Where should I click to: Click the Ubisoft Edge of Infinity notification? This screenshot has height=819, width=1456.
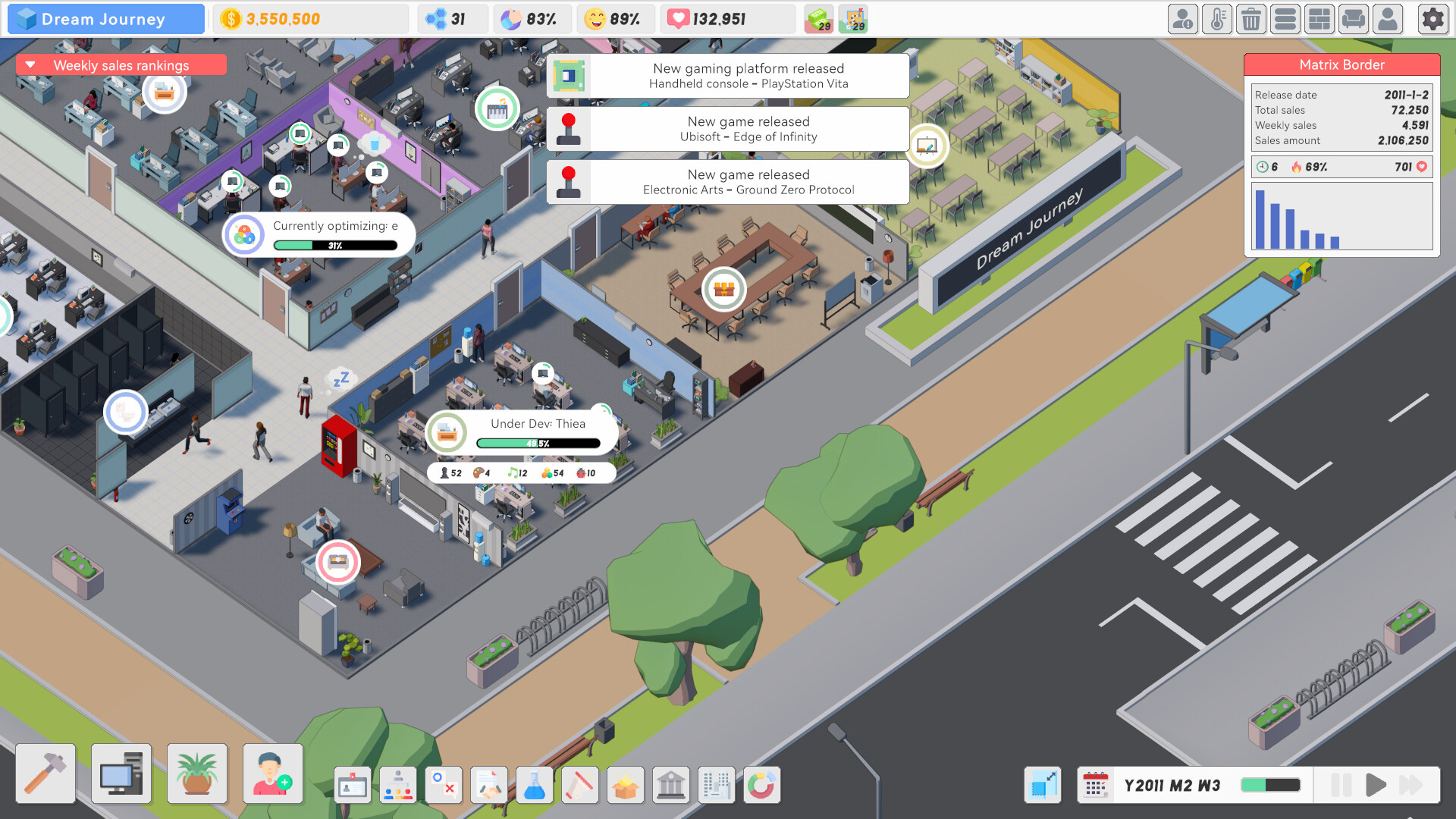tap(728, 129)
